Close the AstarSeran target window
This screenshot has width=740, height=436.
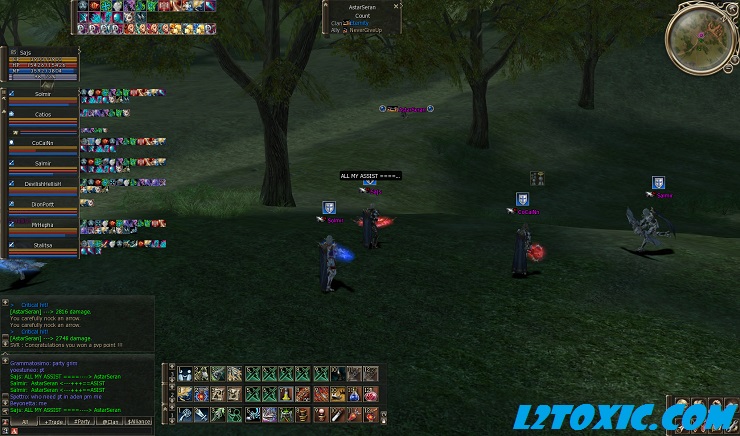396,6
